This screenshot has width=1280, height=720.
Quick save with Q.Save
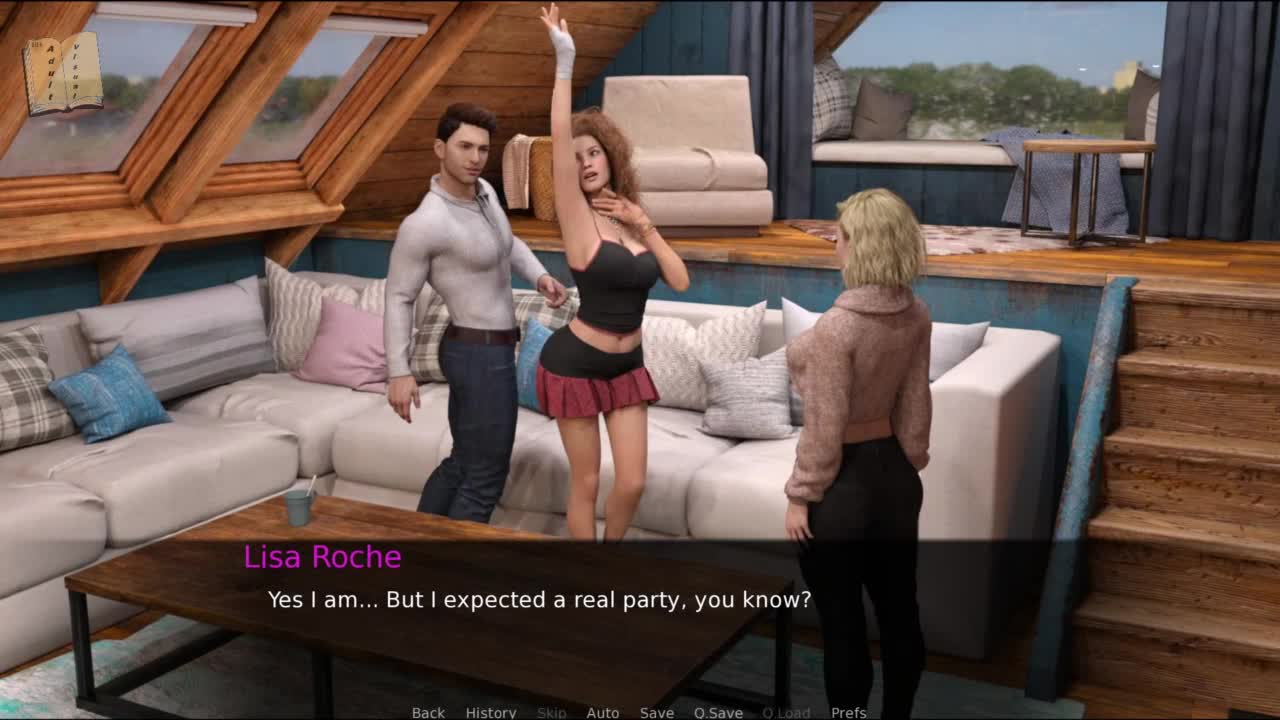[718, 712]
